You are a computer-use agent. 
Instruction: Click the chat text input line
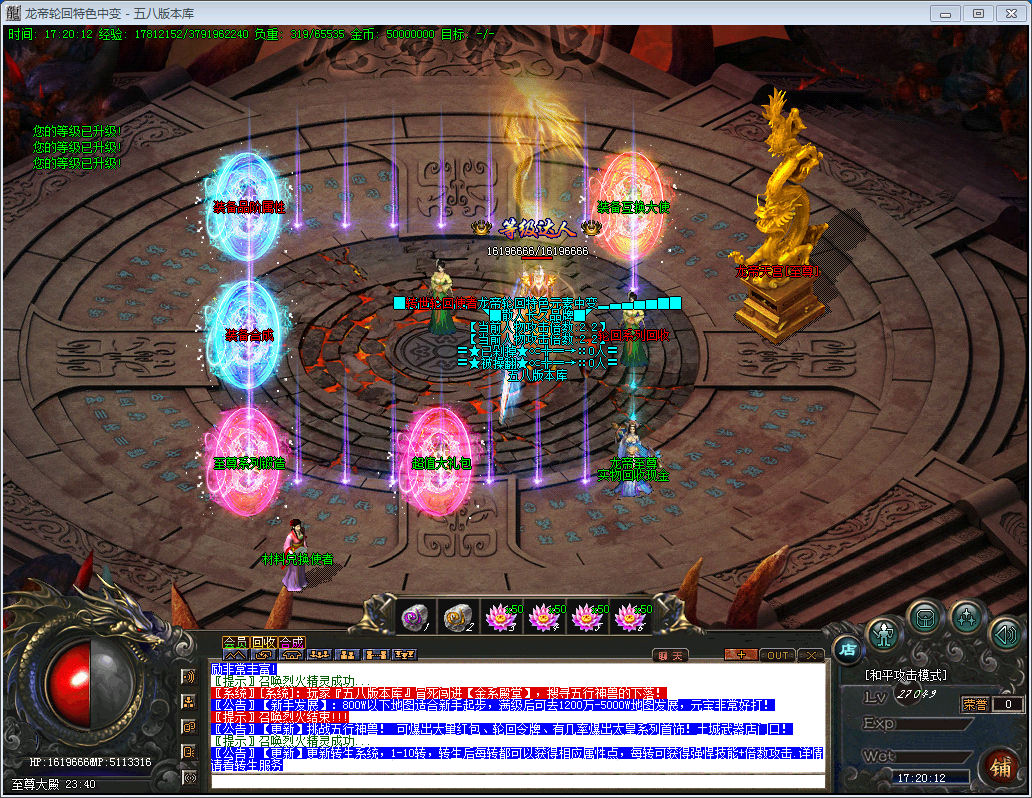tap(516, 780)
